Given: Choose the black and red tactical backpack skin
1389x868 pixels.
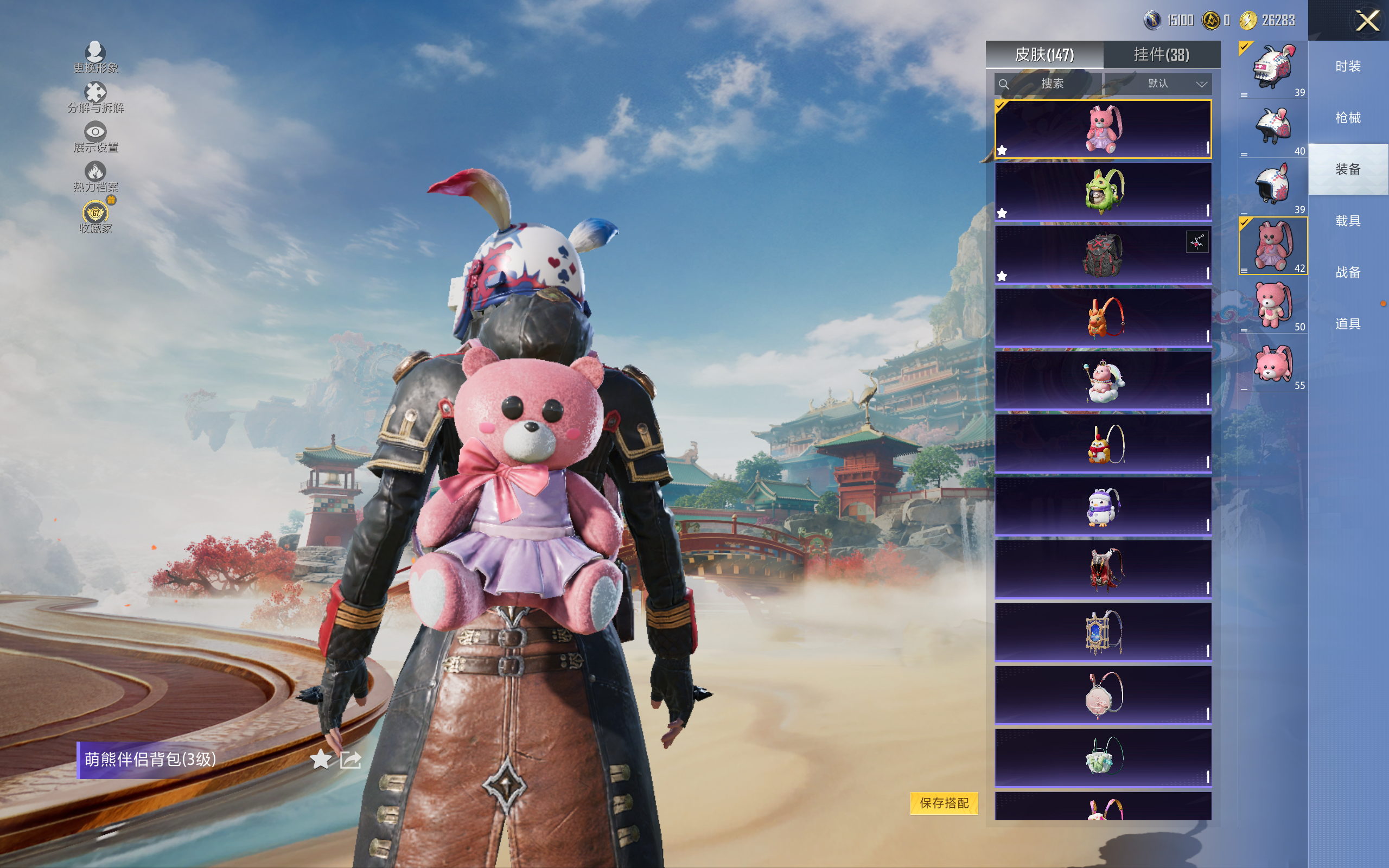Looking at the screenshot, I should click(x=1103, y=255).
